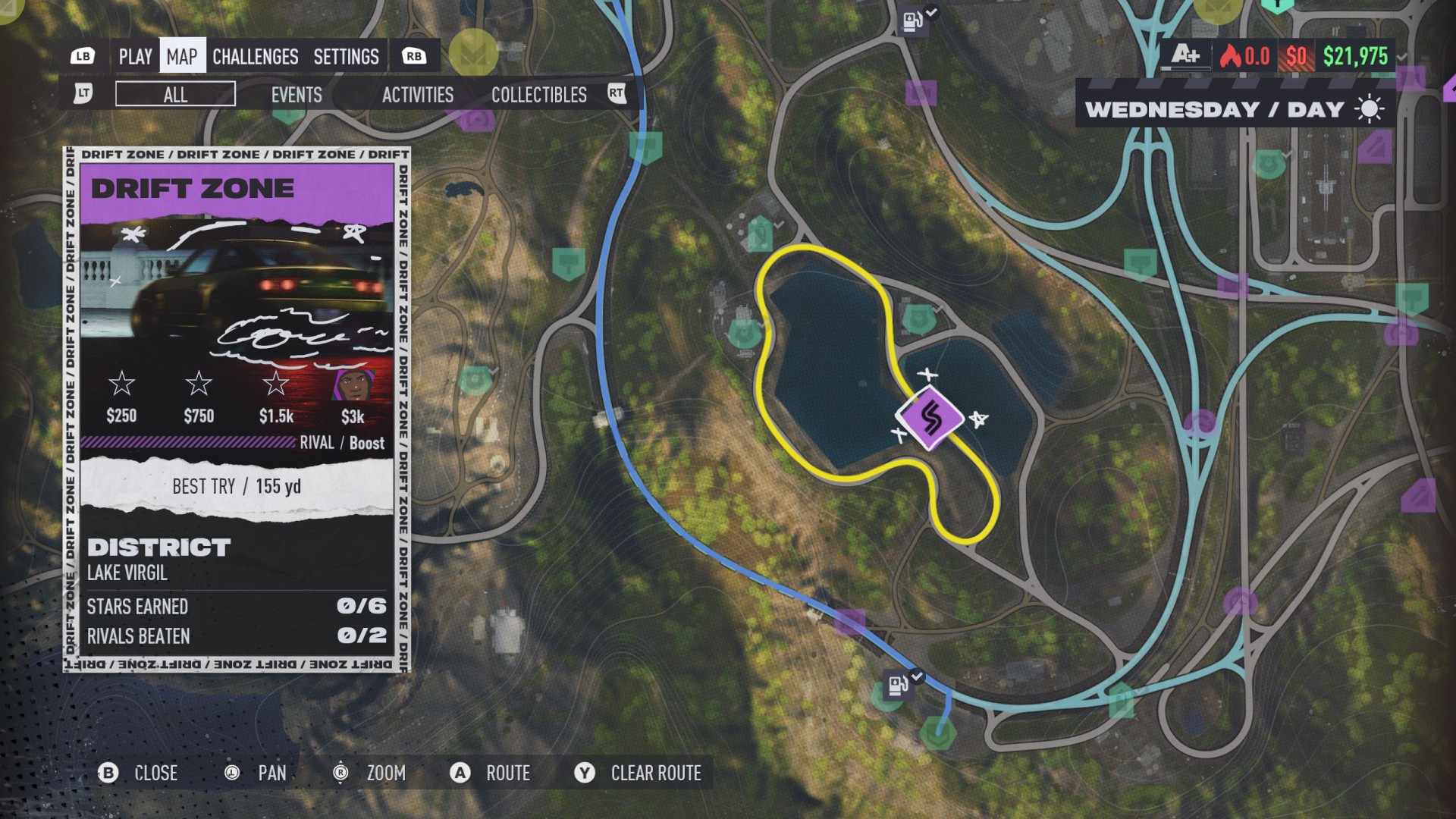Image resolution: width=1456 pixels, height=819 pixels.
Task: Close the map with the CLOSE option
Action: [139, 773]
